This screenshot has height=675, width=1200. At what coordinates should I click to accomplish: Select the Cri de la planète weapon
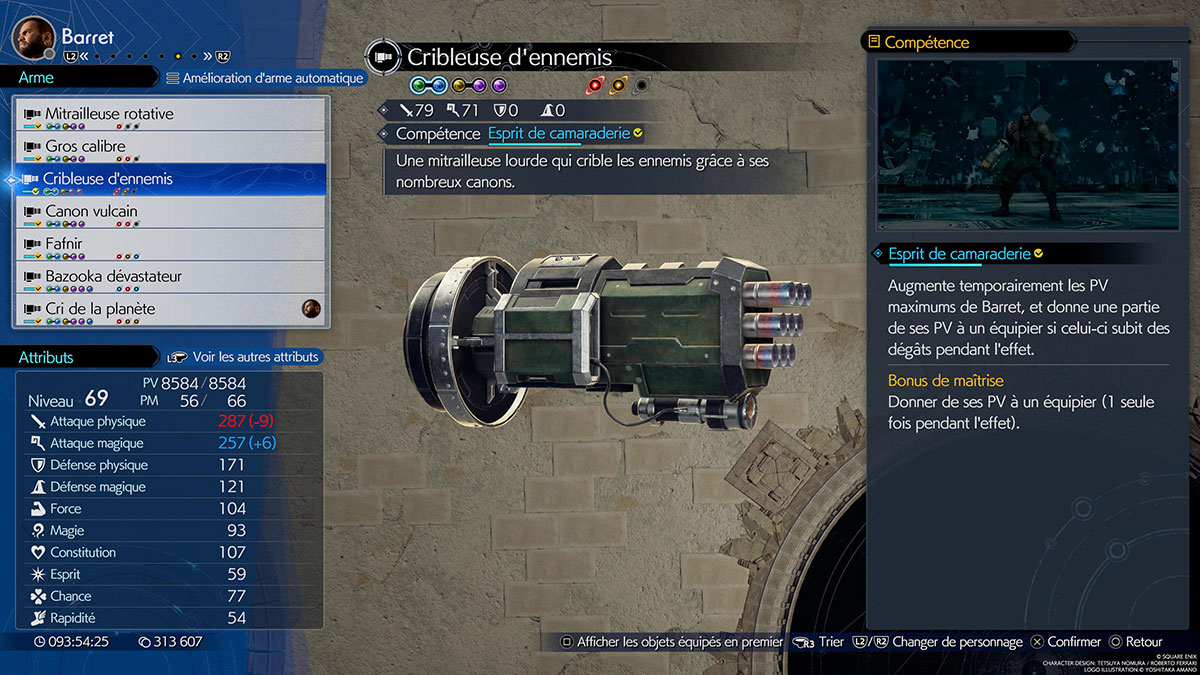(x=170, y=309)
